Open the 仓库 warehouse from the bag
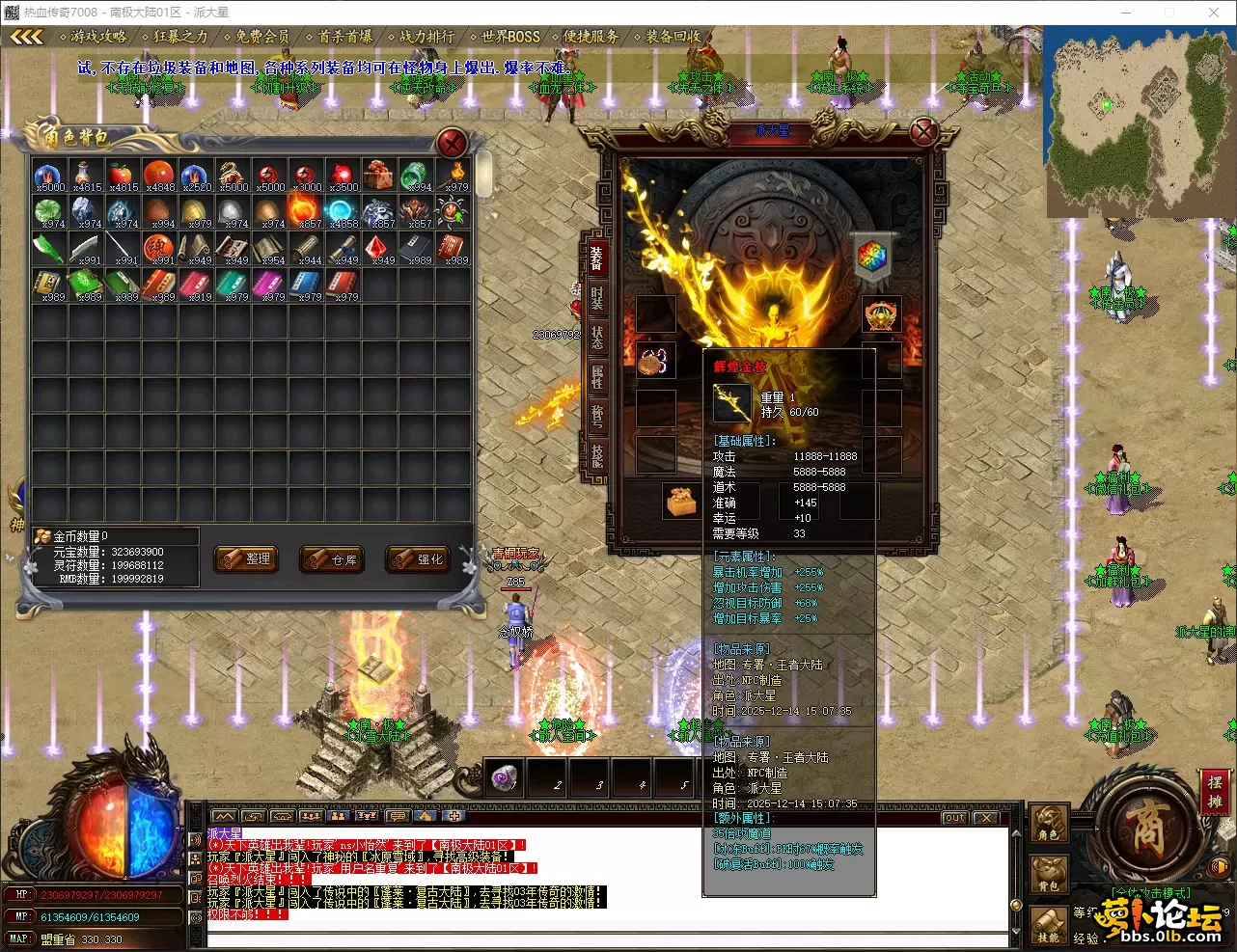1237x952 pixels. (x=333, y=559)
